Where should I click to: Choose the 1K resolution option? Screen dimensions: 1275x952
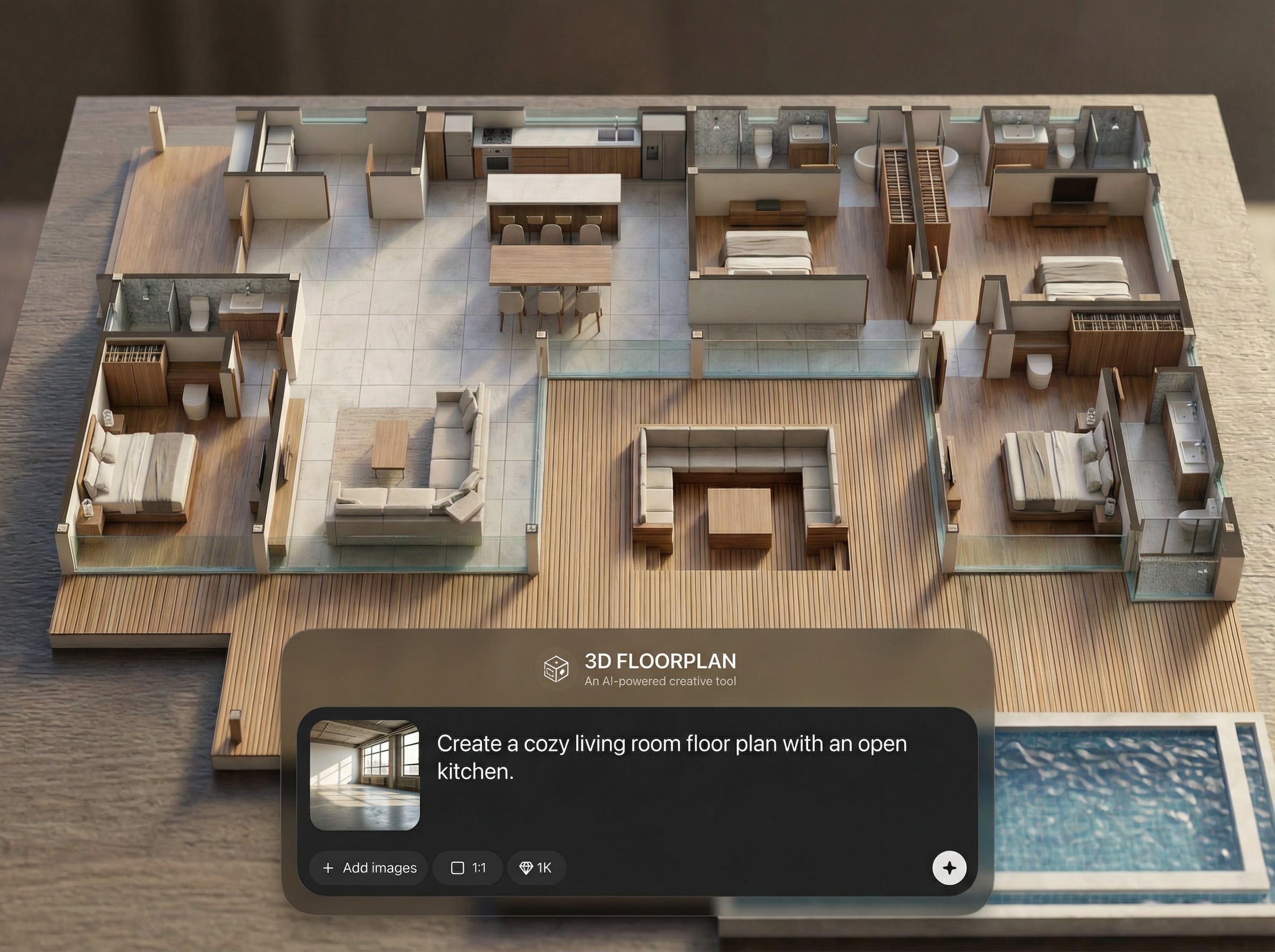tap(536, 868)
